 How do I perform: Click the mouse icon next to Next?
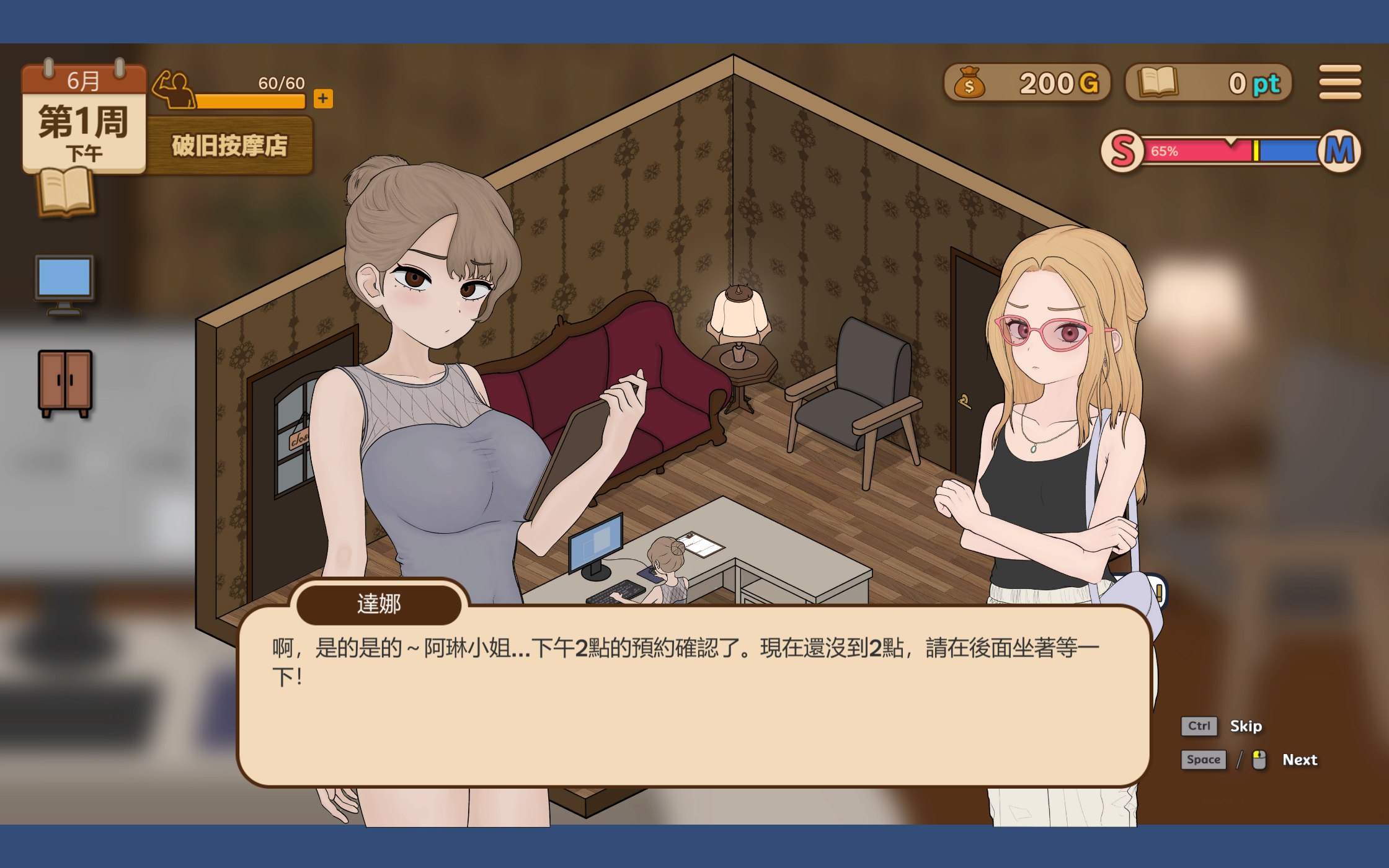[1259, 759]
